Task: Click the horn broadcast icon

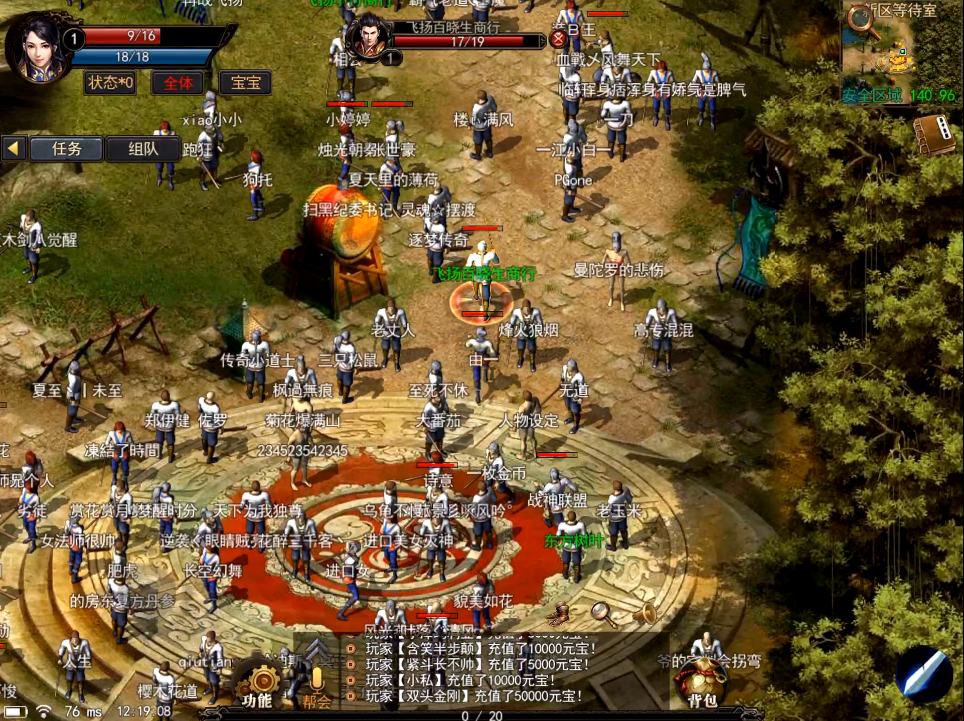Action: click(x=645, y=613)
